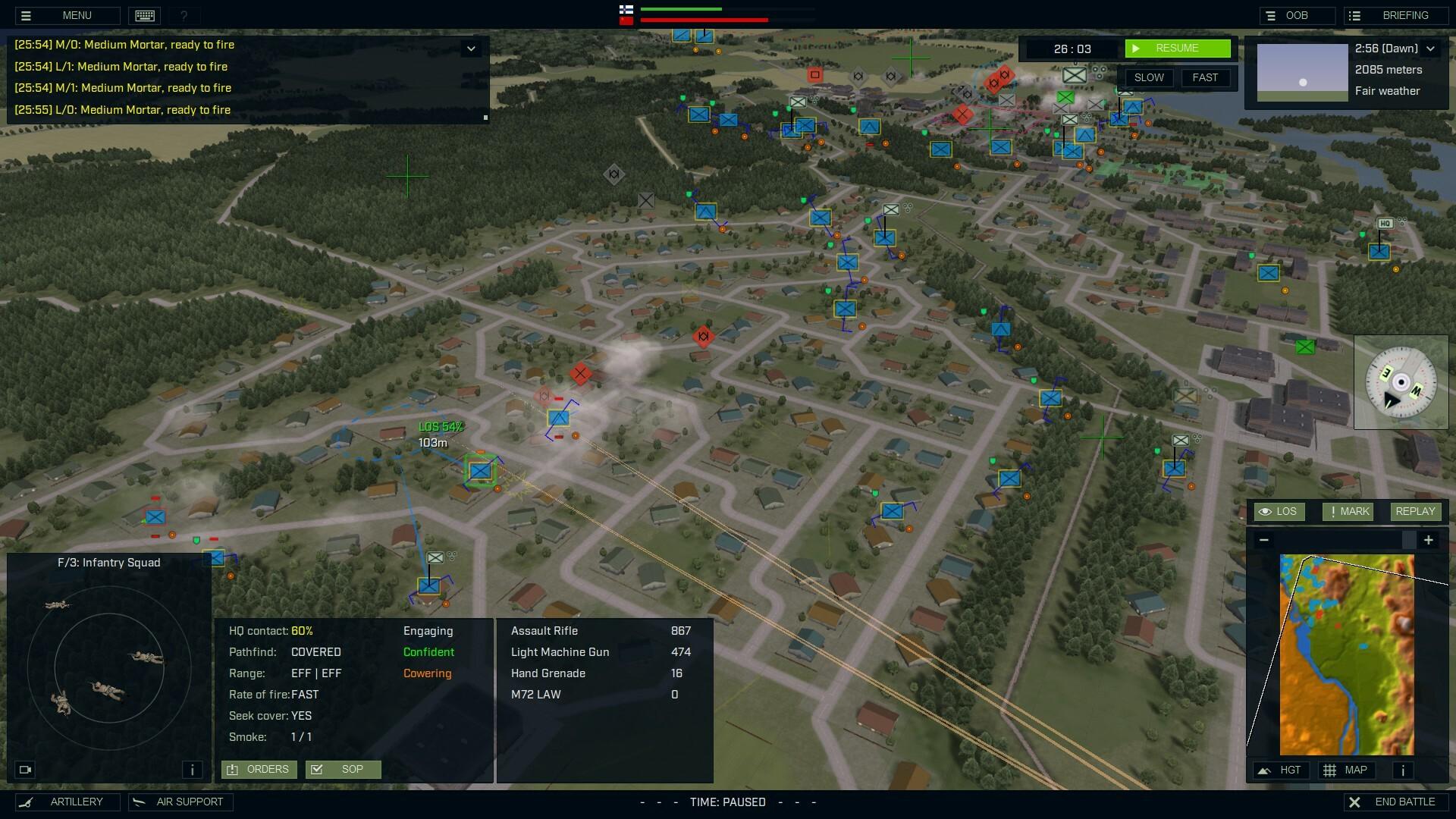Click RESUME to unpause the battle

(x=1178, y=48)
